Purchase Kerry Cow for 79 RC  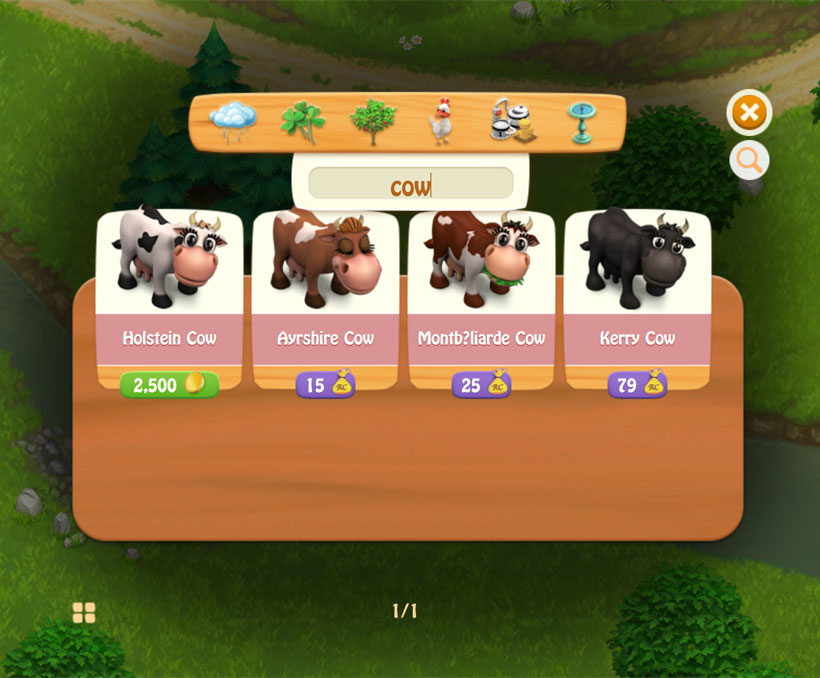637,385
